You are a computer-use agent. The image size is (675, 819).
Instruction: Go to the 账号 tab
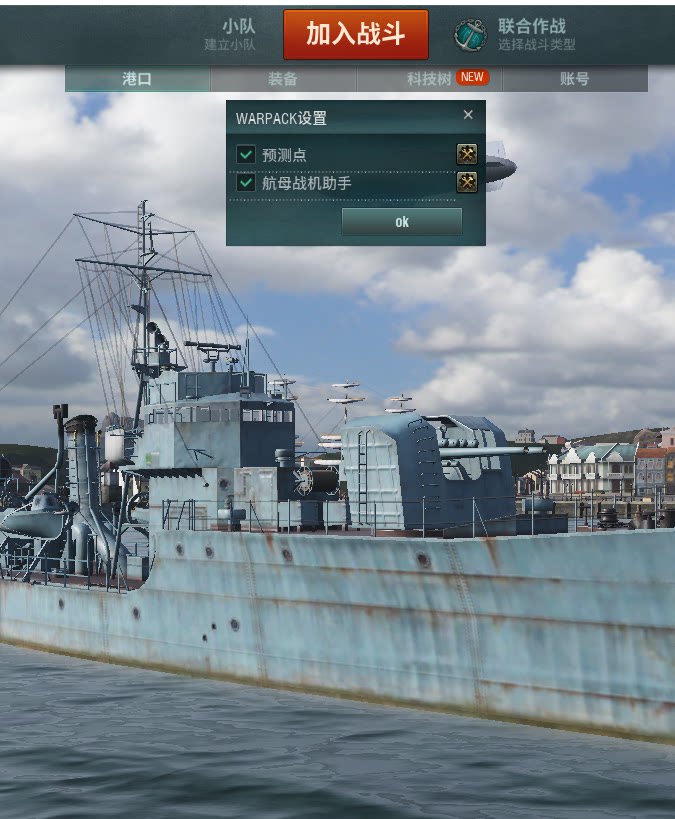point(574,79)
